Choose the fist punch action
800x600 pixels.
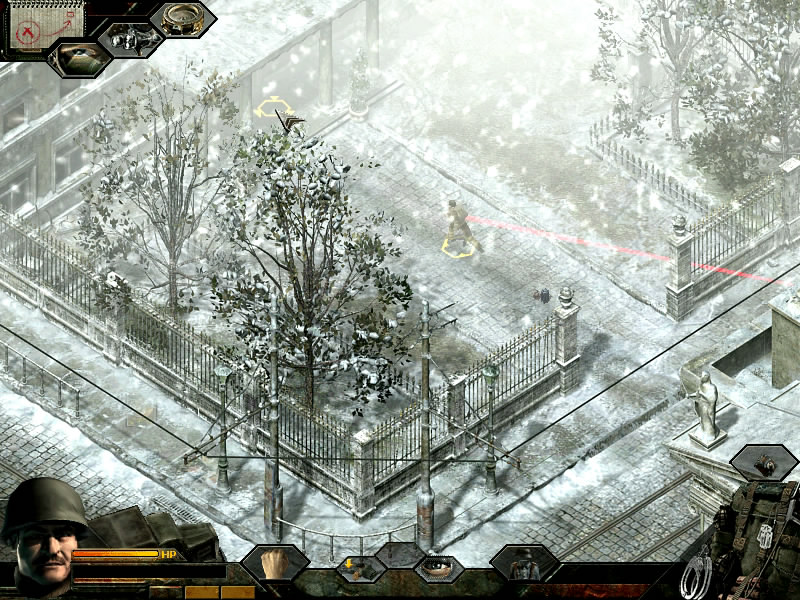[x=274, y=564]
